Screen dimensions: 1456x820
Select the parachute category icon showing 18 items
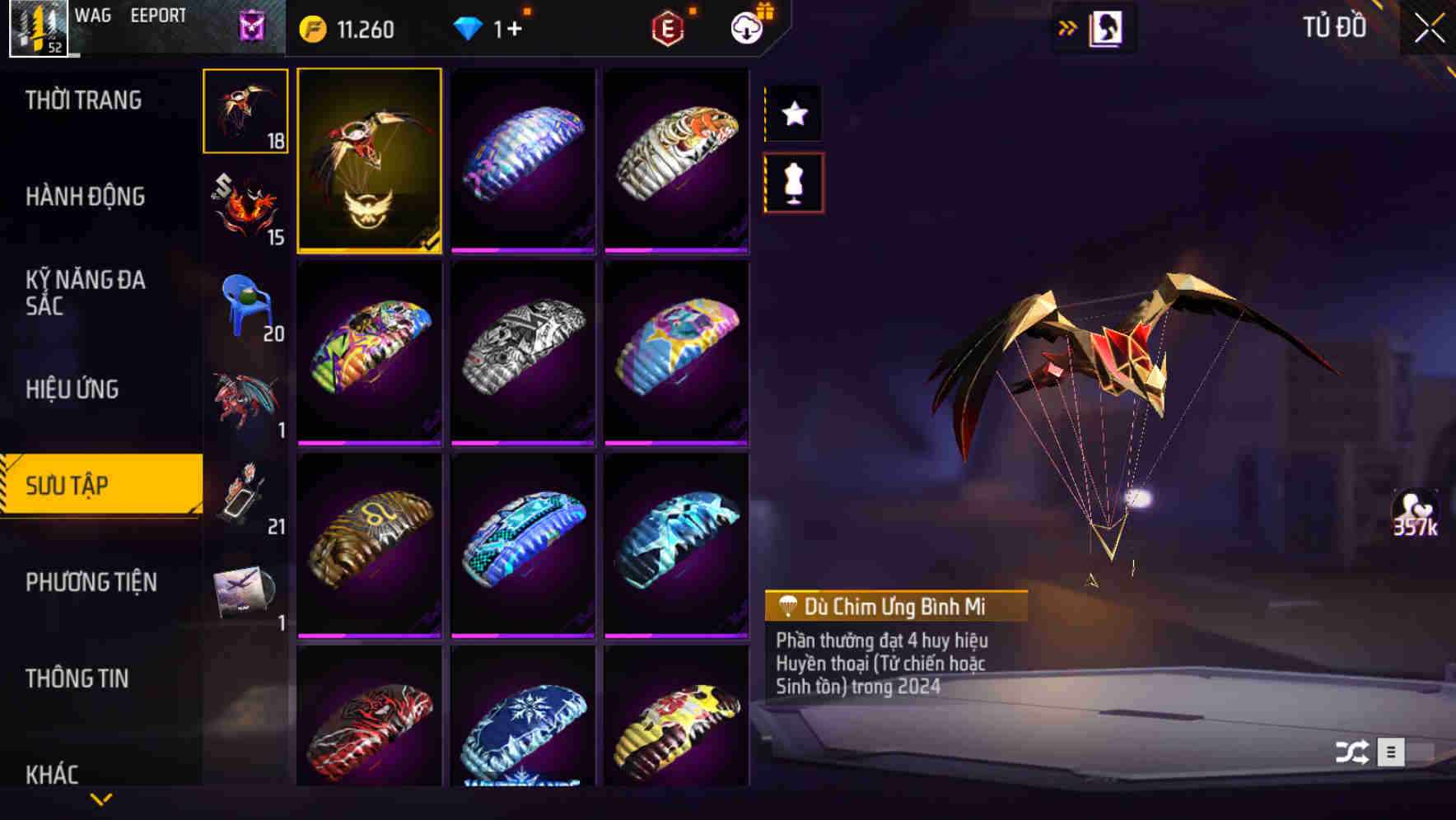pos(245,111)
